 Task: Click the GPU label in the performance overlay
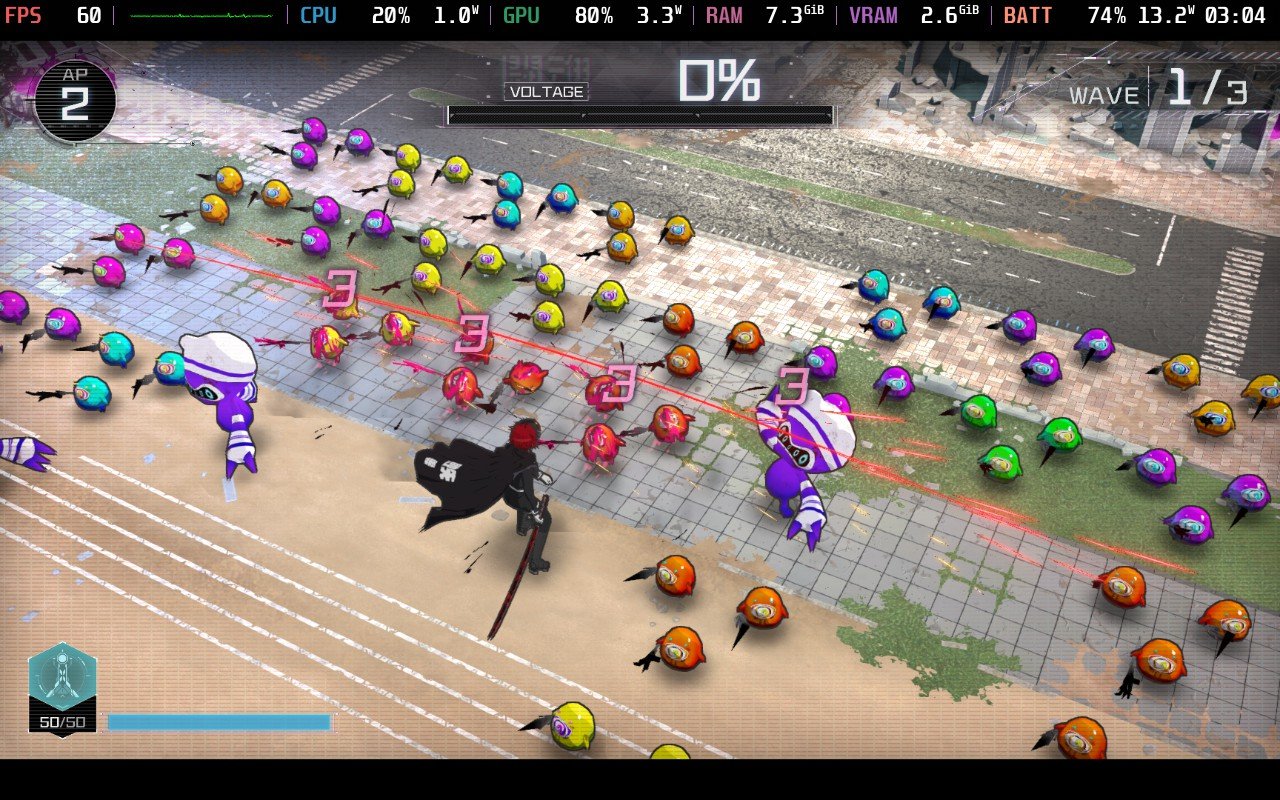519,16
